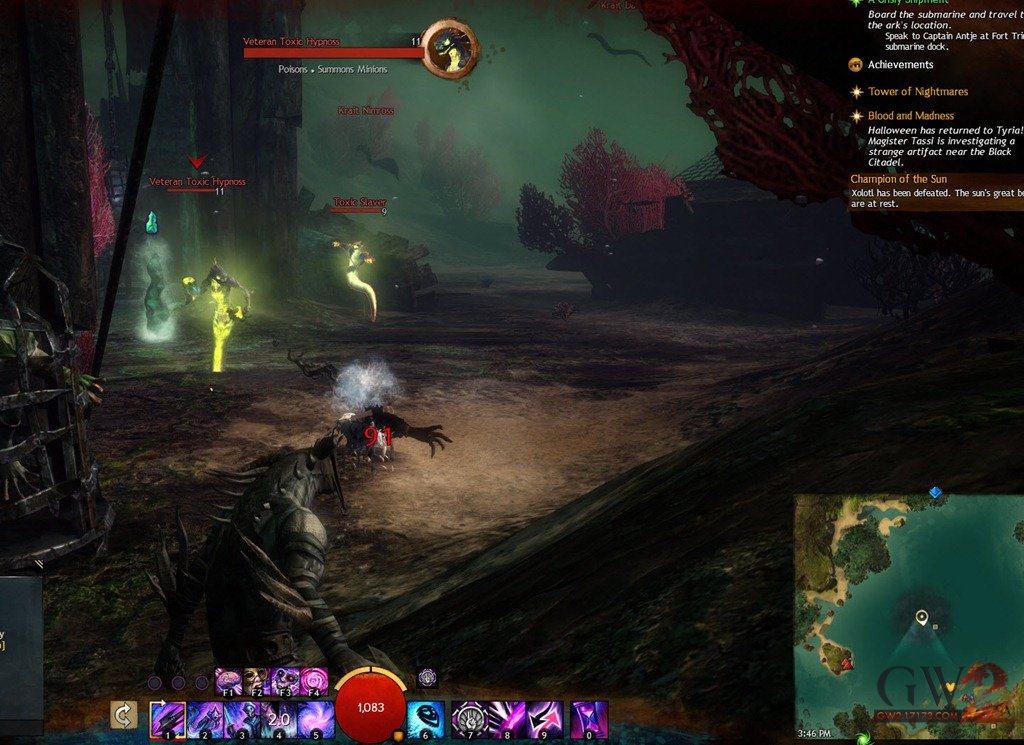Open the Achievements tracker entry

click(x=900, y=65)
